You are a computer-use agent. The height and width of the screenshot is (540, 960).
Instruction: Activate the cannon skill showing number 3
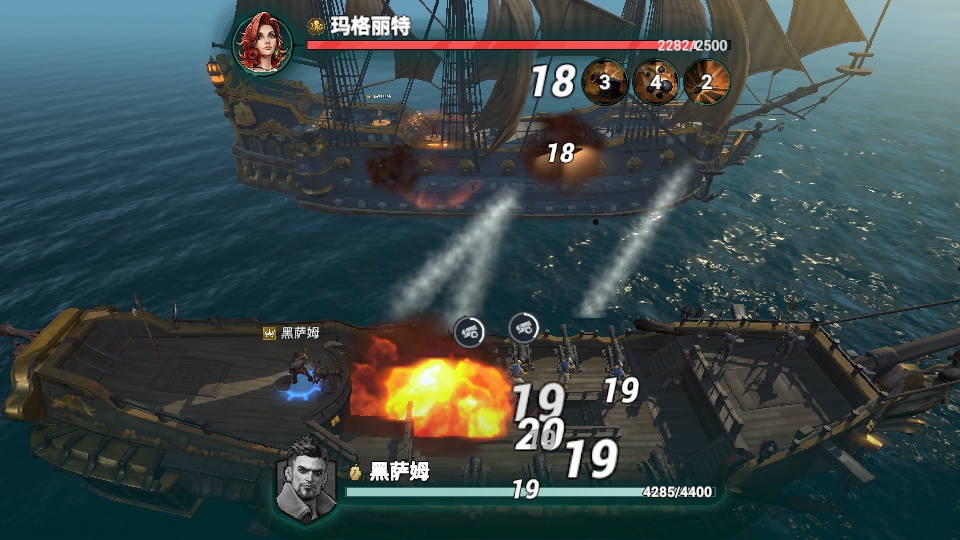(x=605, y=82)
